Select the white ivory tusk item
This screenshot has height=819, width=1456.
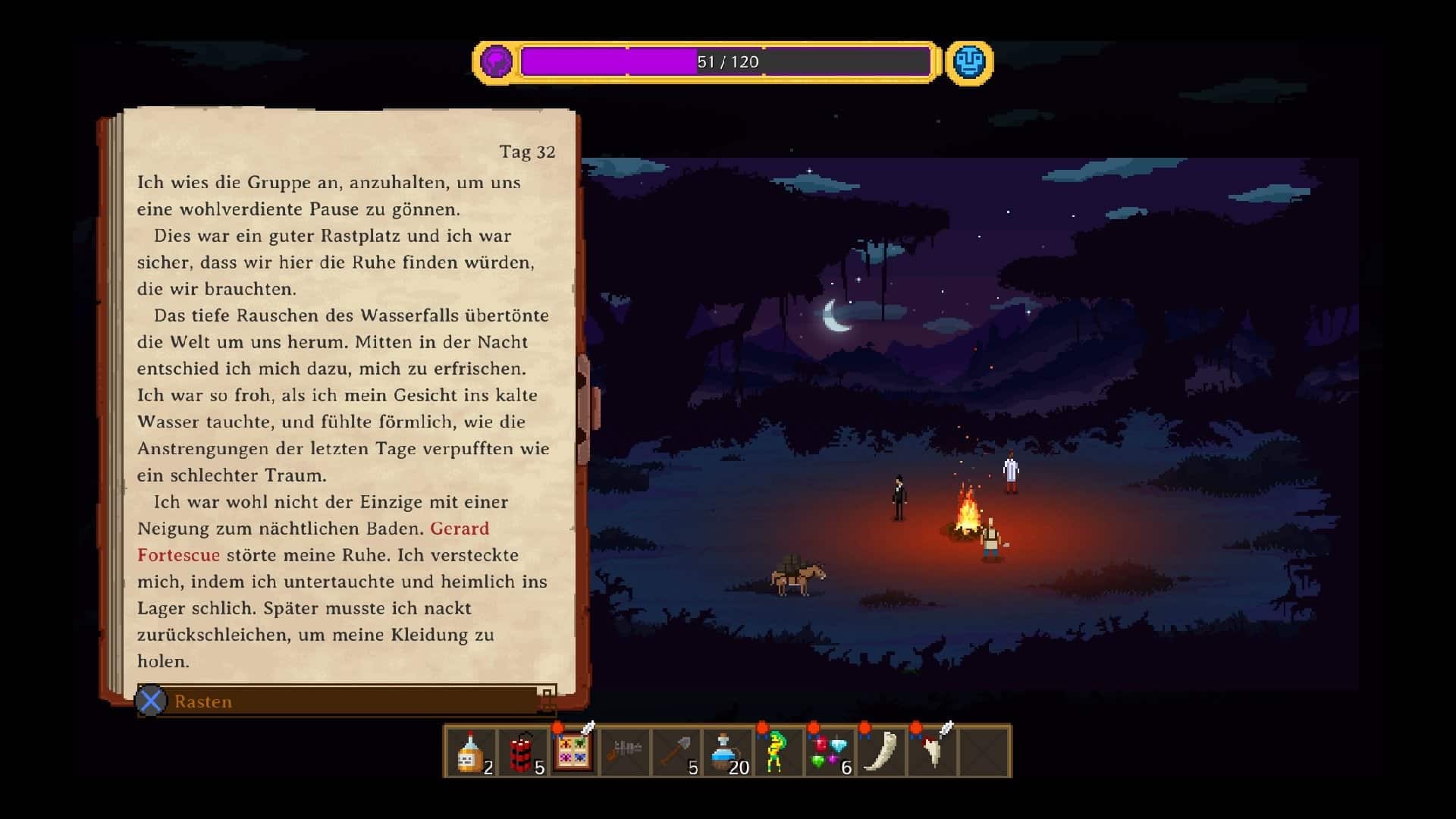pos(880,752)
